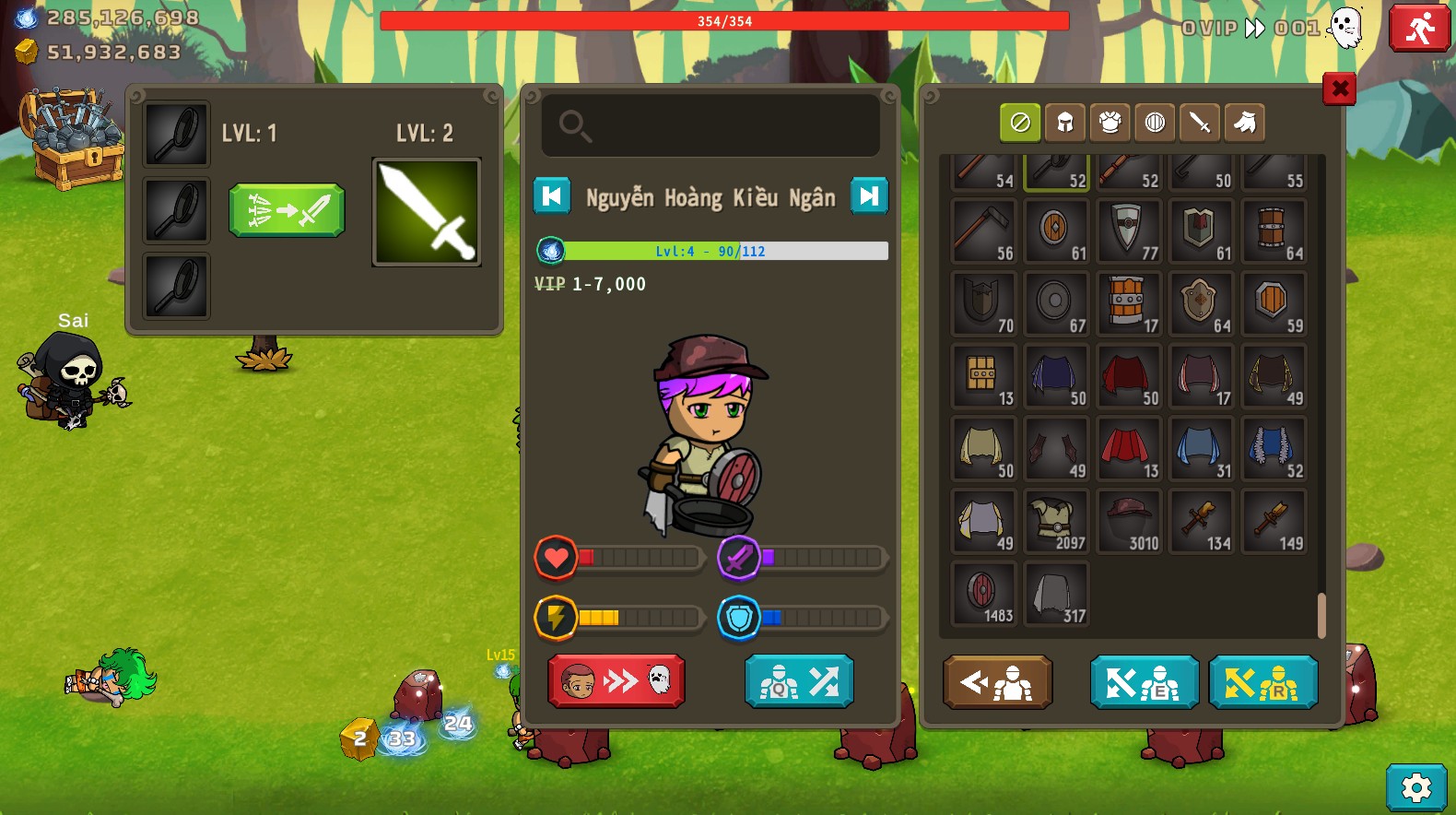
Task: Select the round red shield numbered 1483
Action: coord(983,595)
